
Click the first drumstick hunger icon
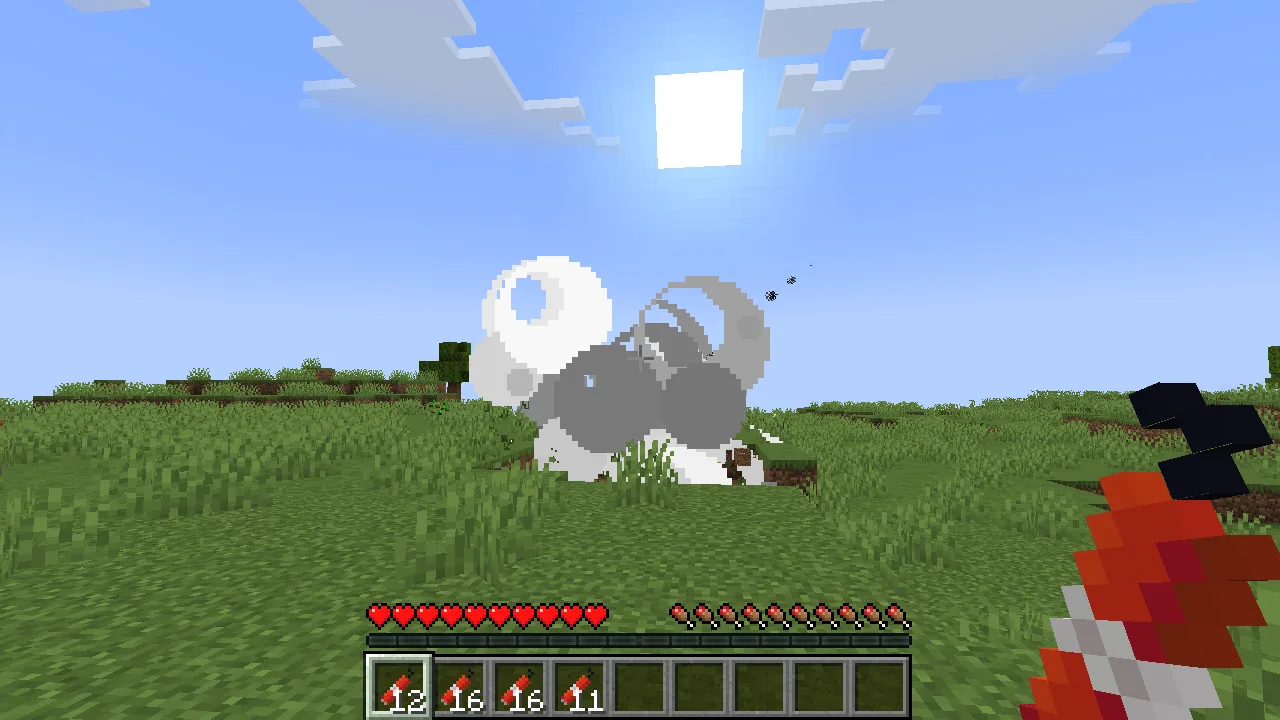tap(678, 615)
